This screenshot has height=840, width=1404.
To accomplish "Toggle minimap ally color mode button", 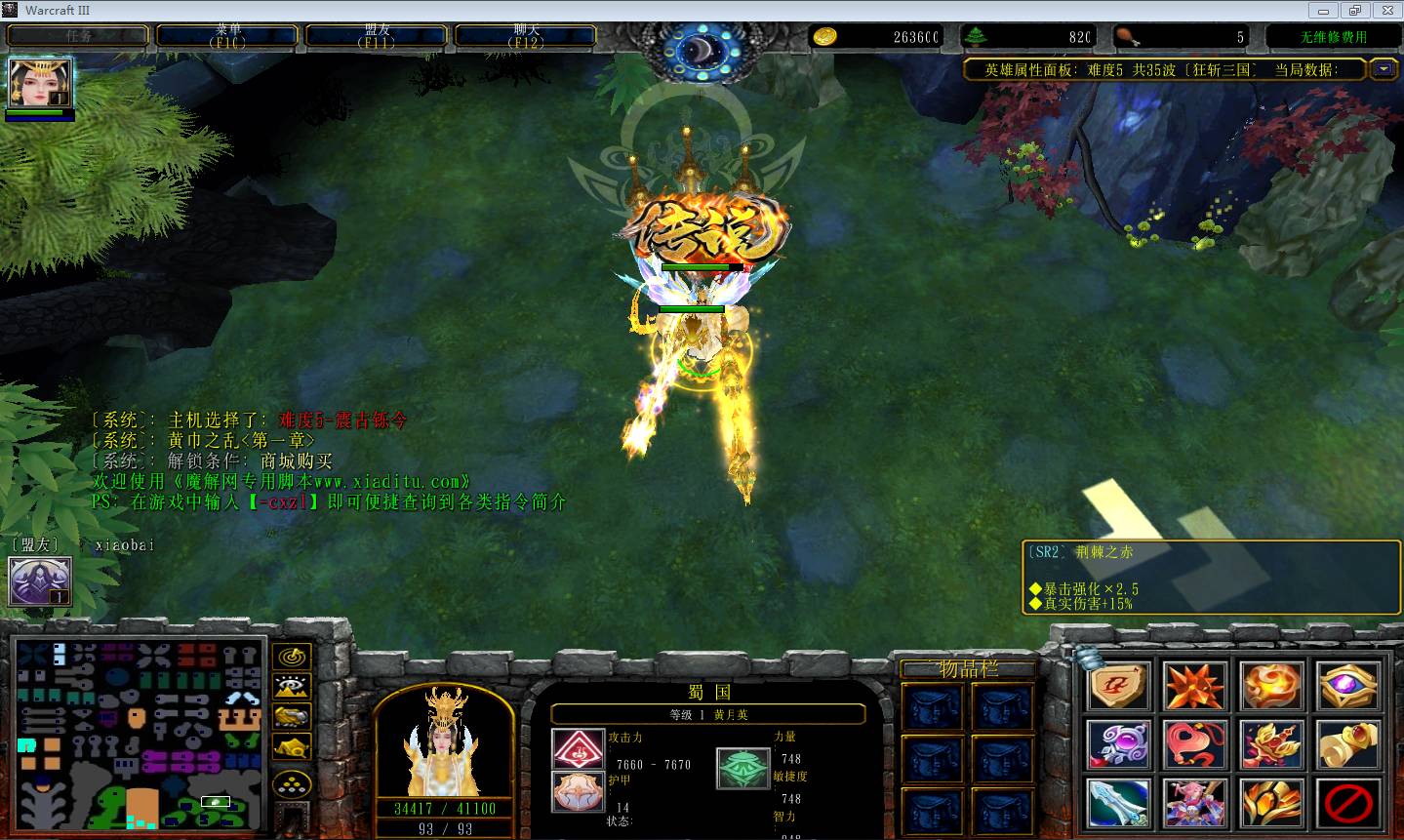I will click(291, 717).
